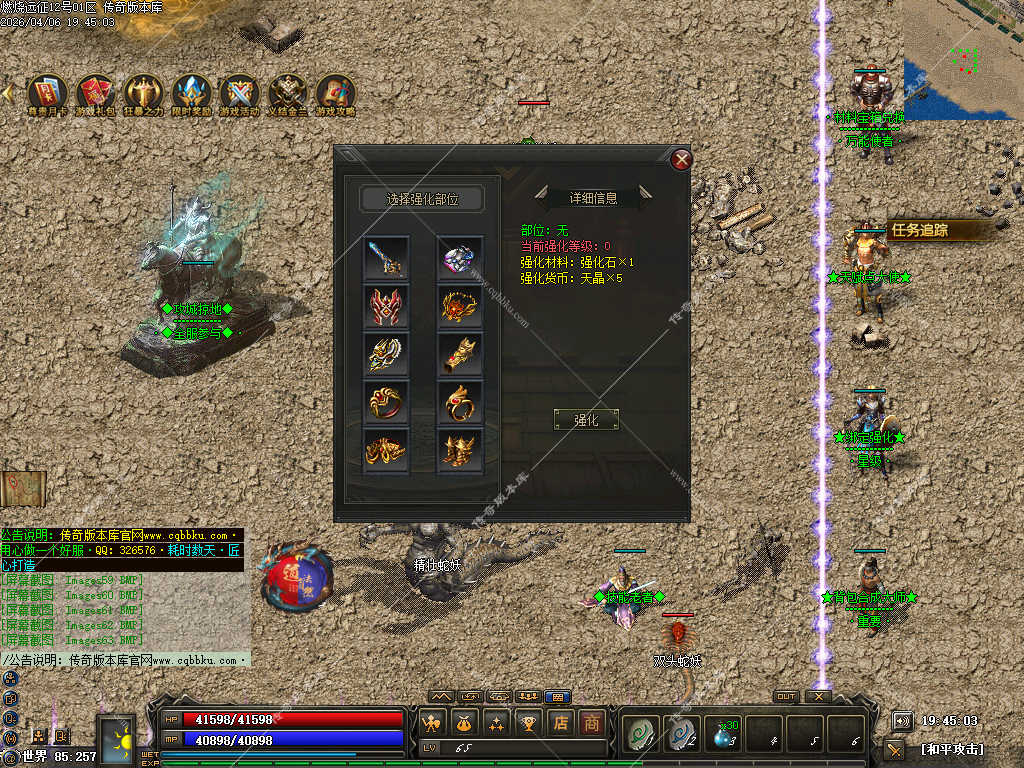Open the minimap in the corner
Viewport: 1024px width, 768px height.
[963, 60]
